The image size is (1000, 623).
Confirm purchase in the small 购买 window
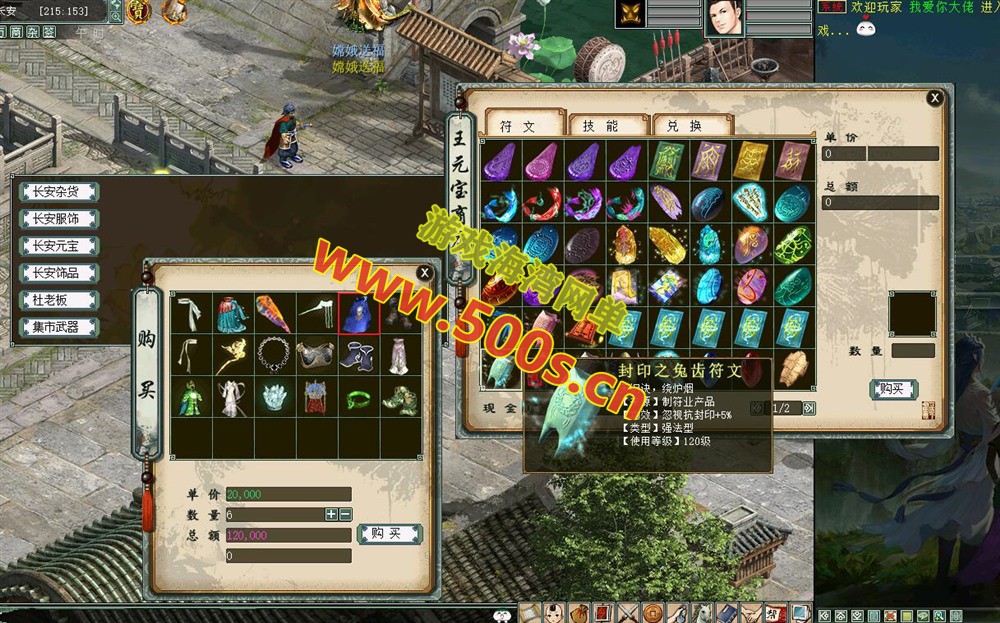coord(388,534)
